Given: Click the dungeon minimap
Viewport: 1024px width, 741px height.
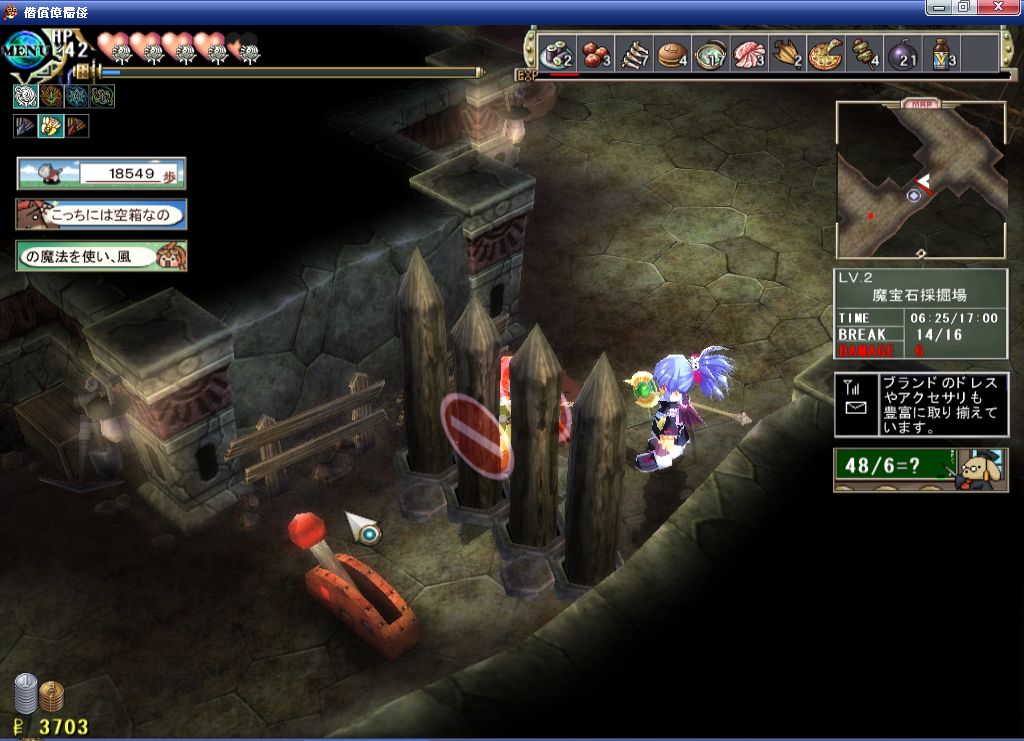Looking at the screenshot, I should coord(921,180).
